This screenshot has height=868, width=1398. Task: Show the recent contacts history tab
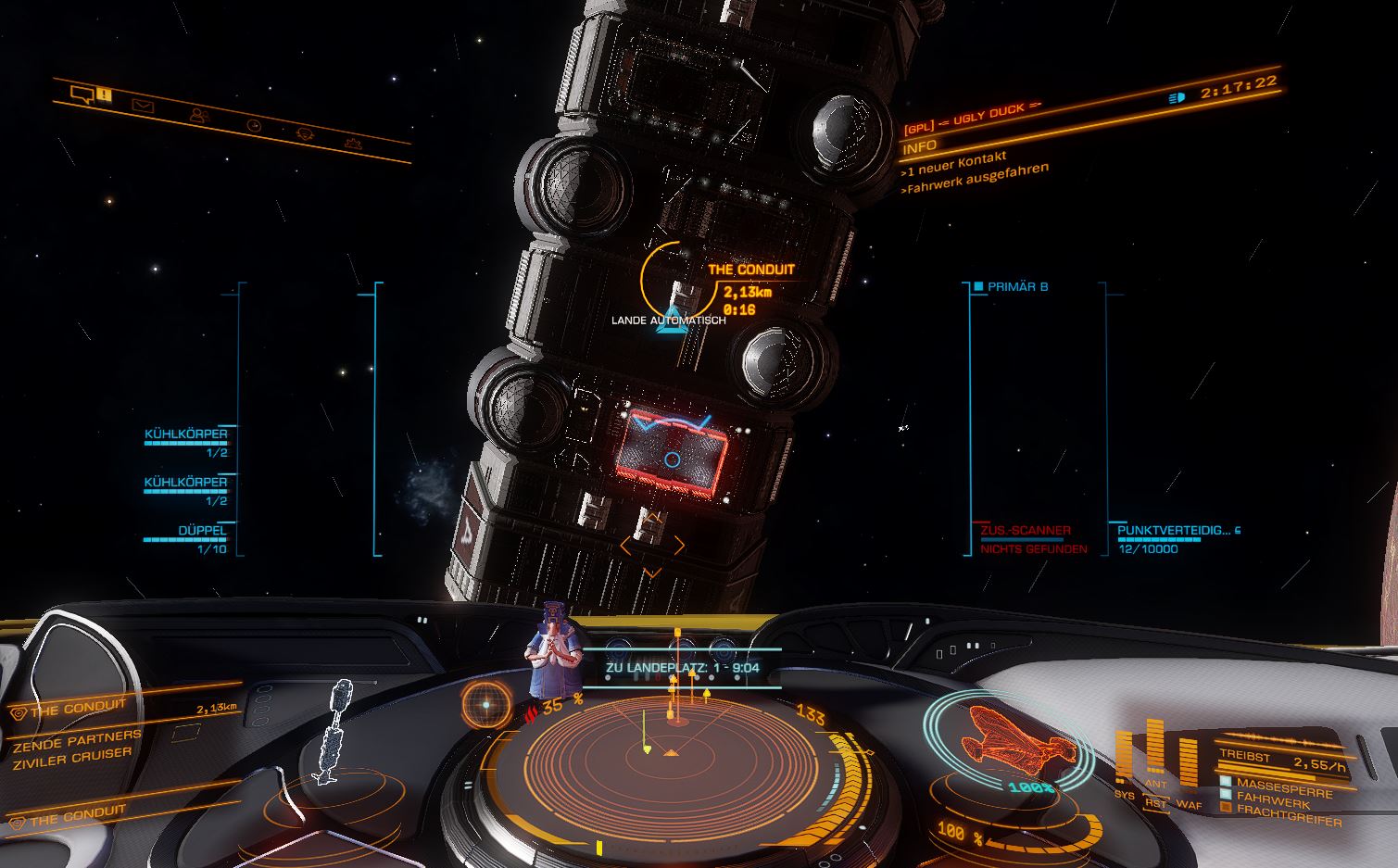click(x=253, y=125)
